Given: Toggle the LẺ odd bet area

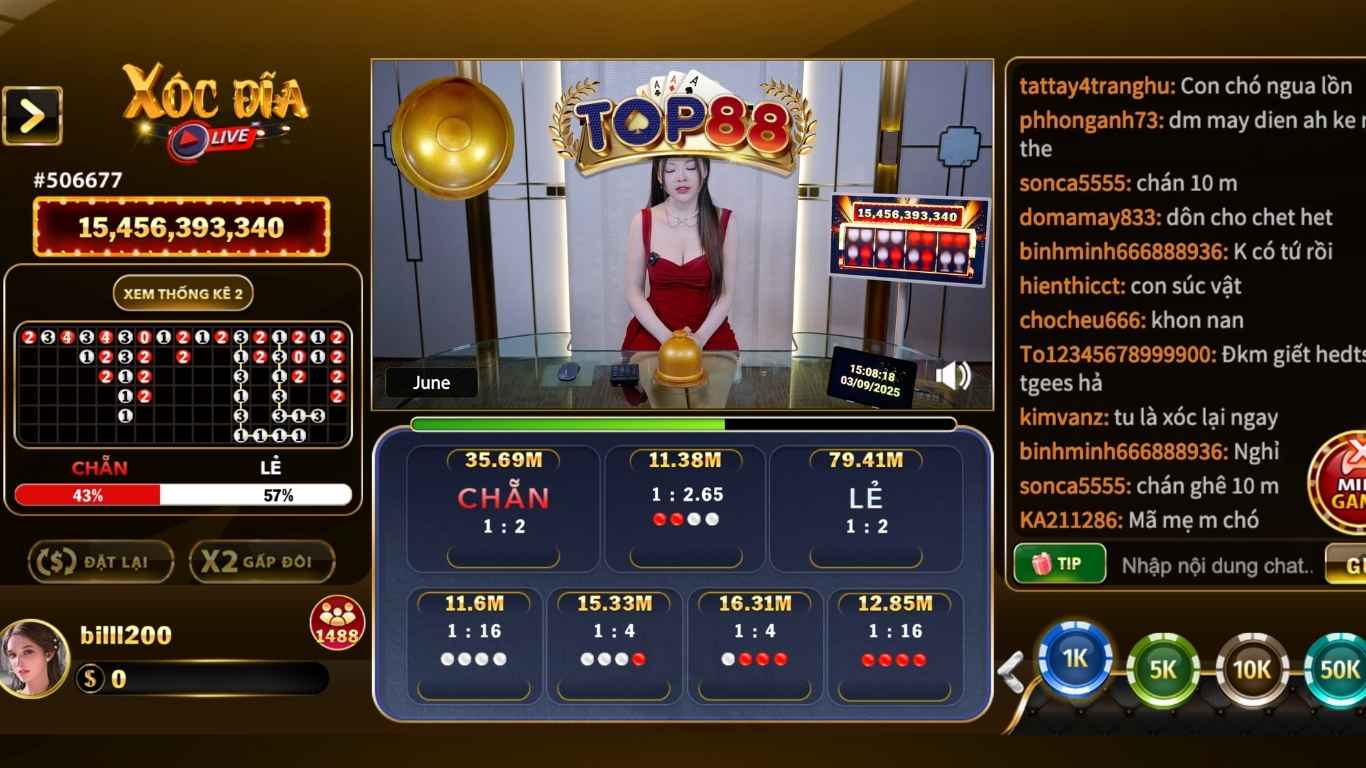Looking at the screenshot, I should click(x=866, y=506).
